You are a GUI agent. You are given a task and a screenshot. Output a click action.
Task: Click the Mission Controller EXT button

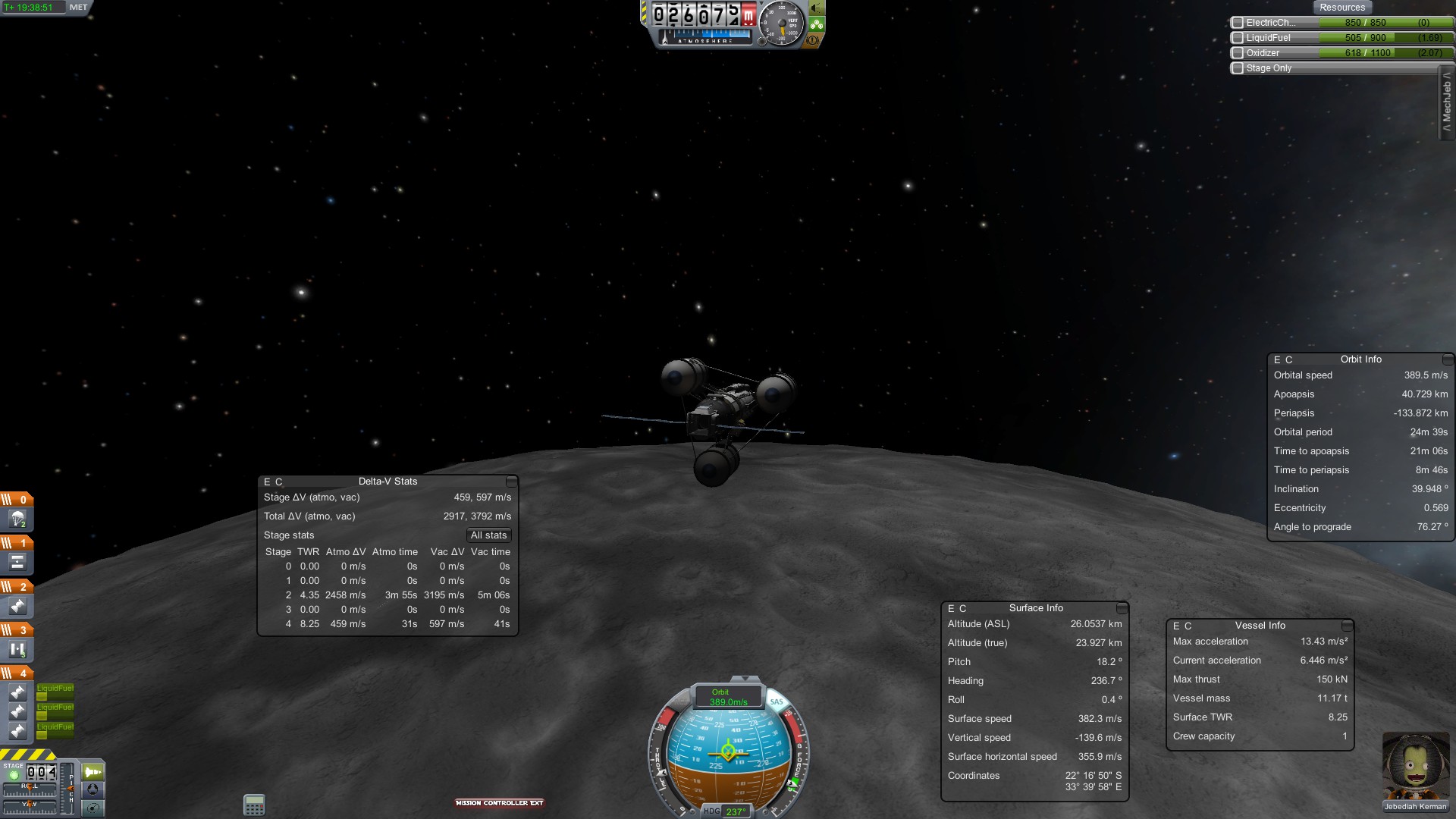pos(499,802)
